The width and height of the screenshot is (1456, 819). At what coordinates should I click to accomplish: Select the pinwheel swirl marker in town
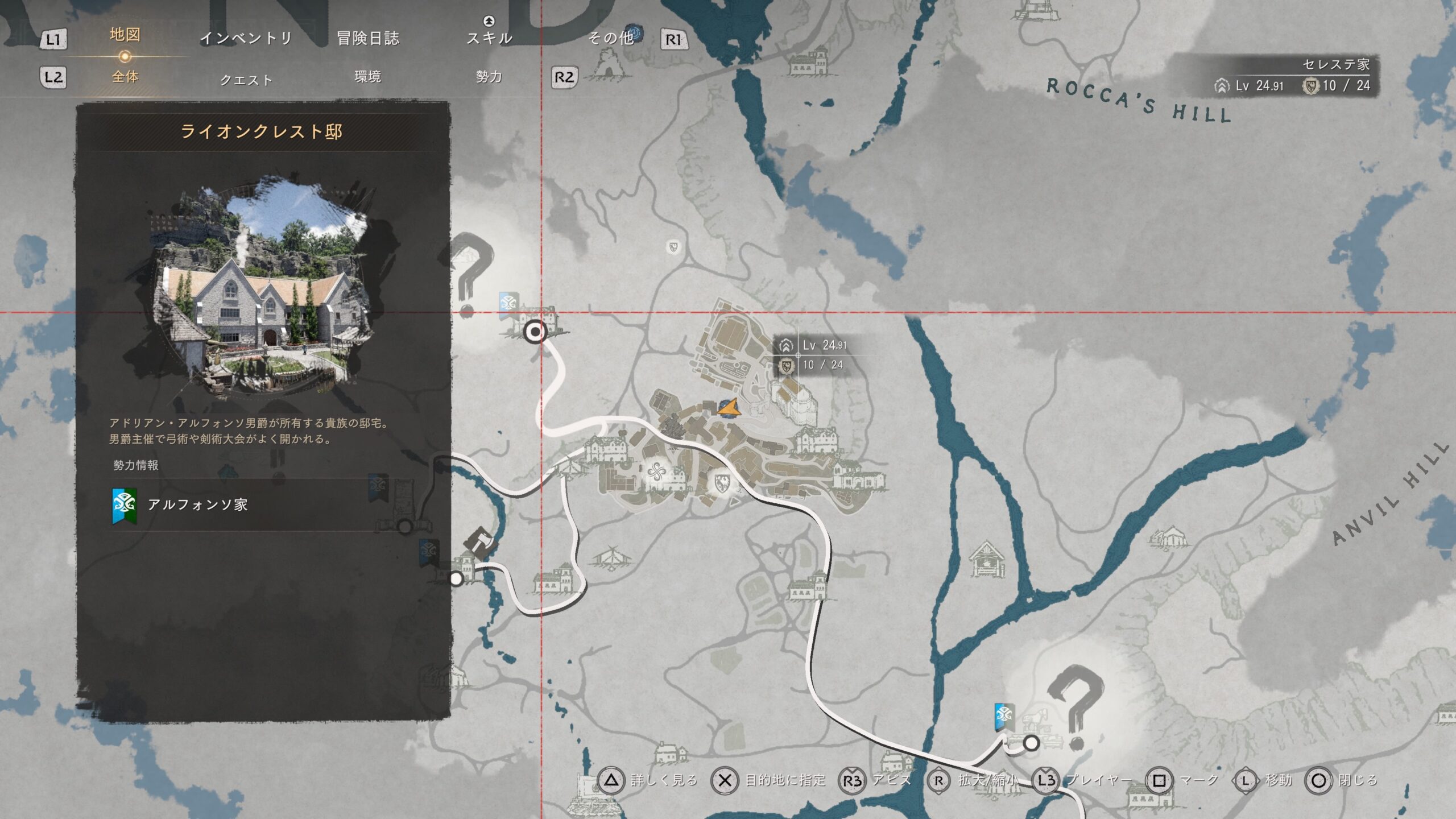(656, 472)
